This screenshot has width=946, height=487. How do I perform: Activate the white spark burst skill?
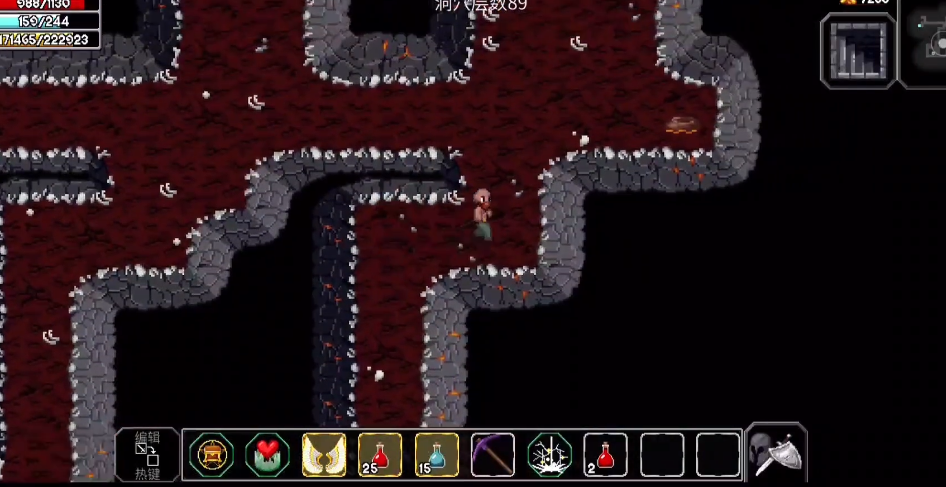tap(549, 455)
